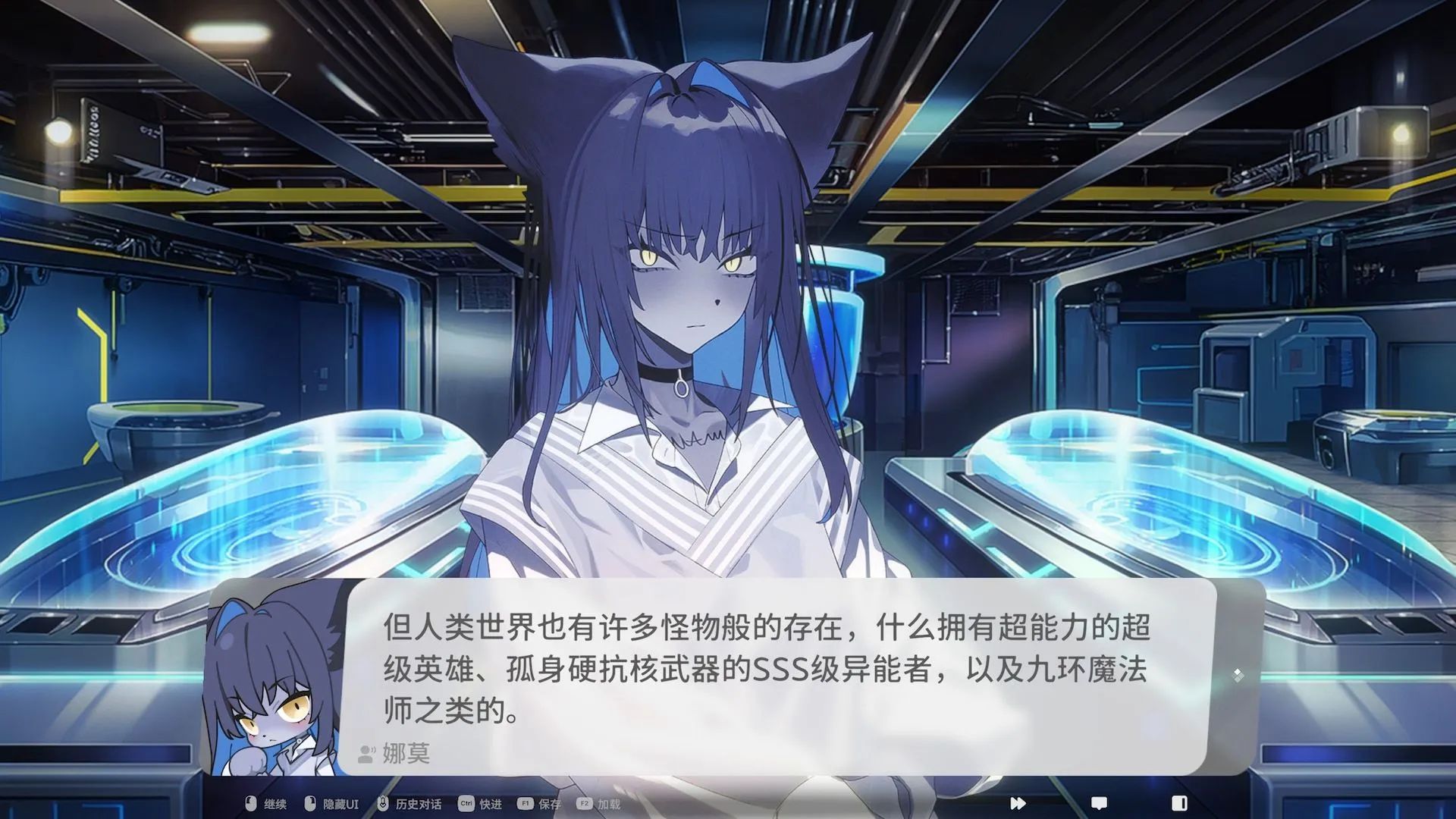The image size is (1456, 819).
Task: Open the 保存 save screen
Action: pos(549,805)
